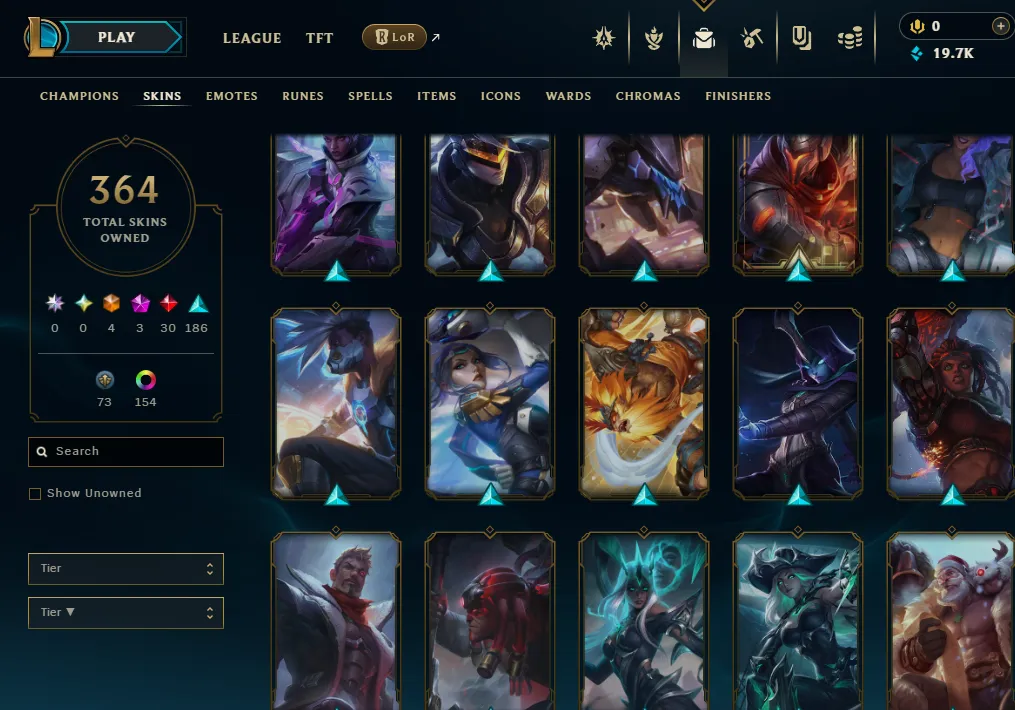The image size is (1015, 710).
Task: Open the Tier descending sort dropdown
Action: coord(126,613)
